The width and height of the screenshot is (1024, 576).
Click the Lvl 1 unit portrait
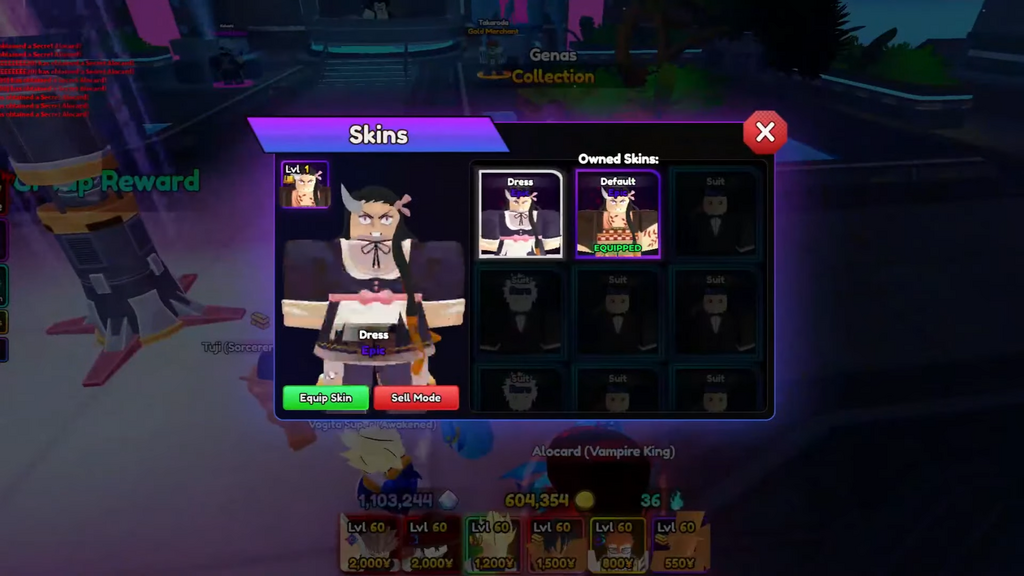[x=305, y=184]
